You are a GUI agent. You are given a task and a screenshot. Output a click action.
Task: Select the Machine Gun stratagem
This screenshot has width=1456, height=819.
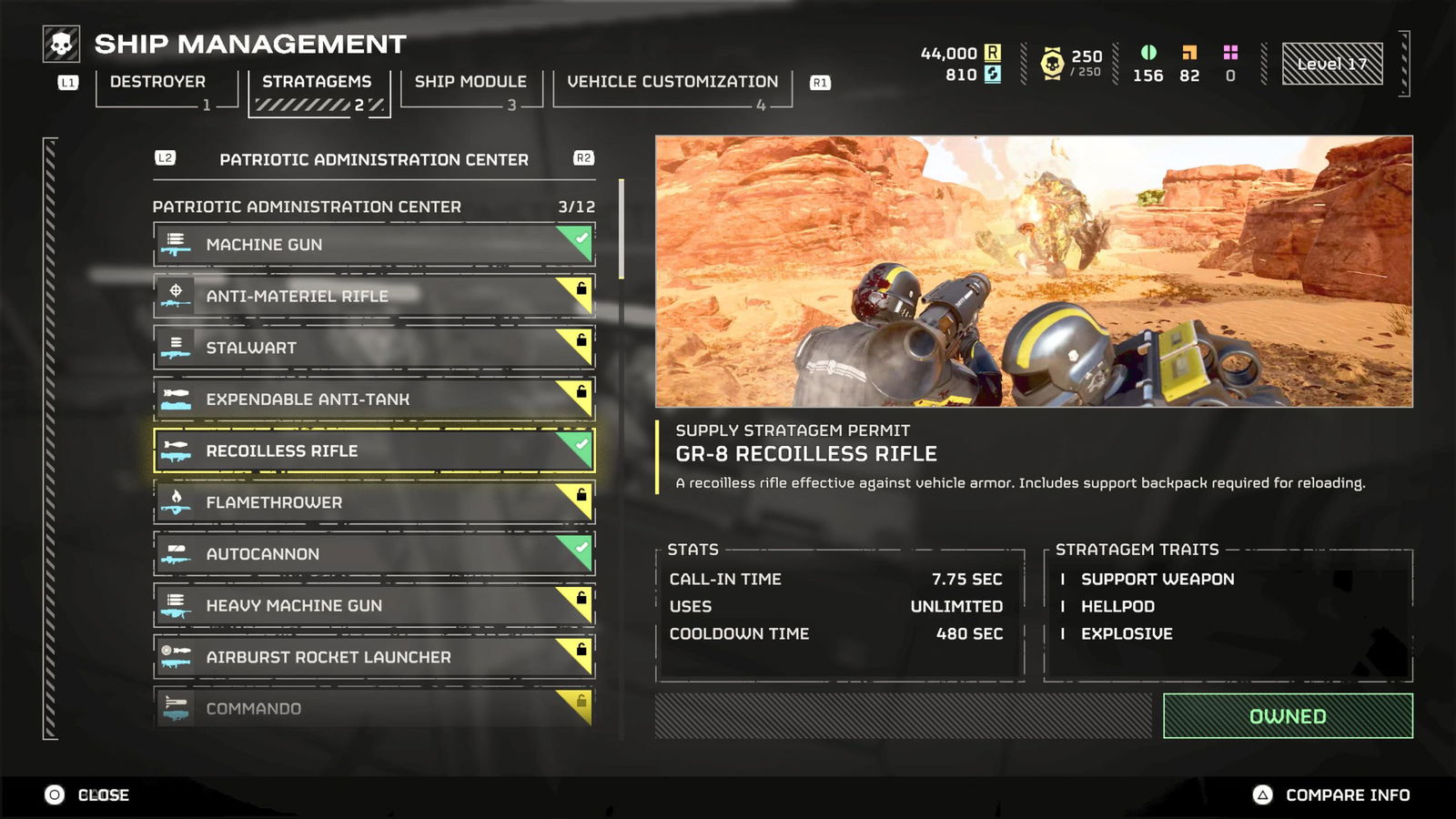click(x=374, y=245)
